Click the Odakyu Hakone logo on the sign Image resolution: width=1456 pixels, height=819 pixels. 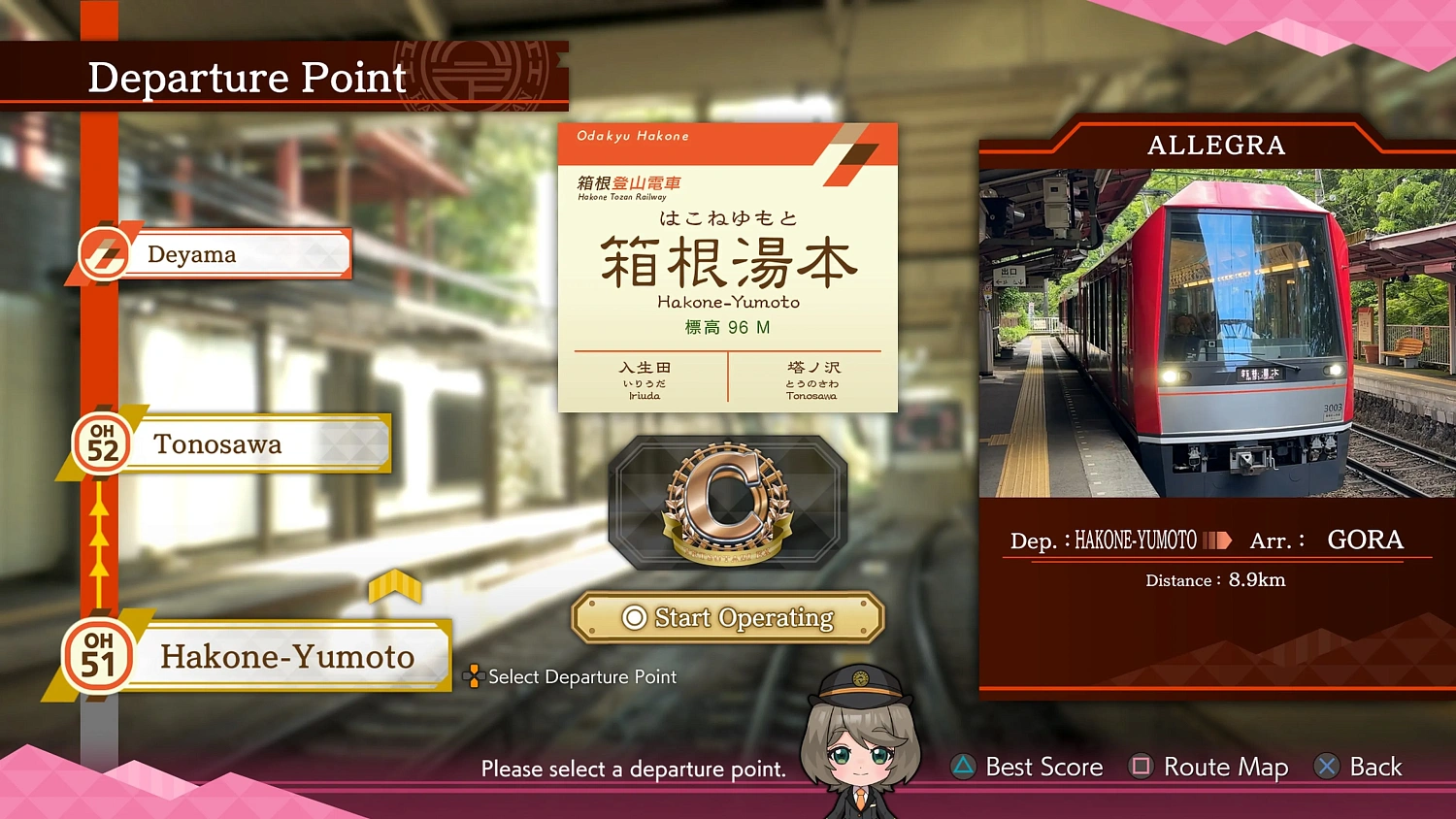pyautogui.click(x=631, y=137)
